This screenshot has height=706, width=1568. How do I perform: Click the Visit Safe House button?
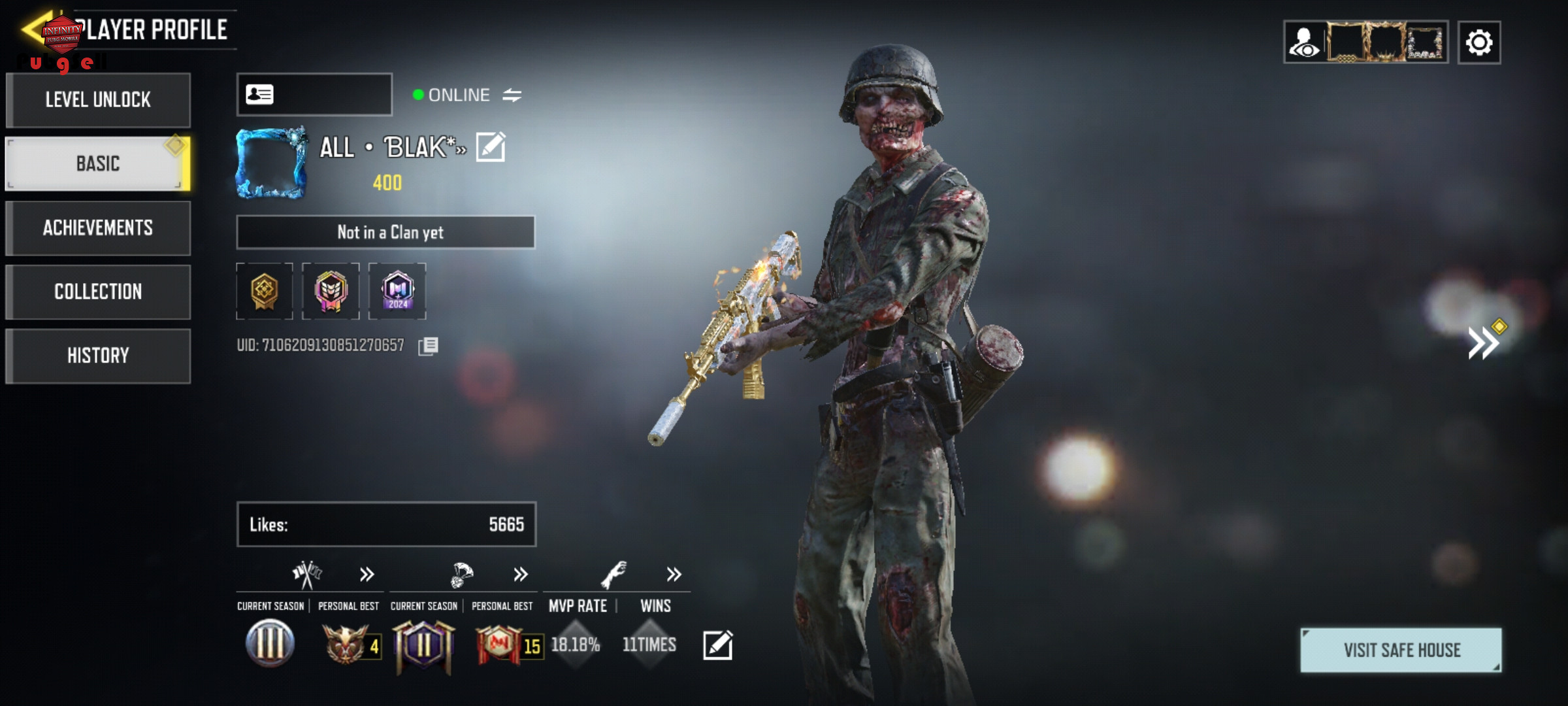click(1401, 650)
